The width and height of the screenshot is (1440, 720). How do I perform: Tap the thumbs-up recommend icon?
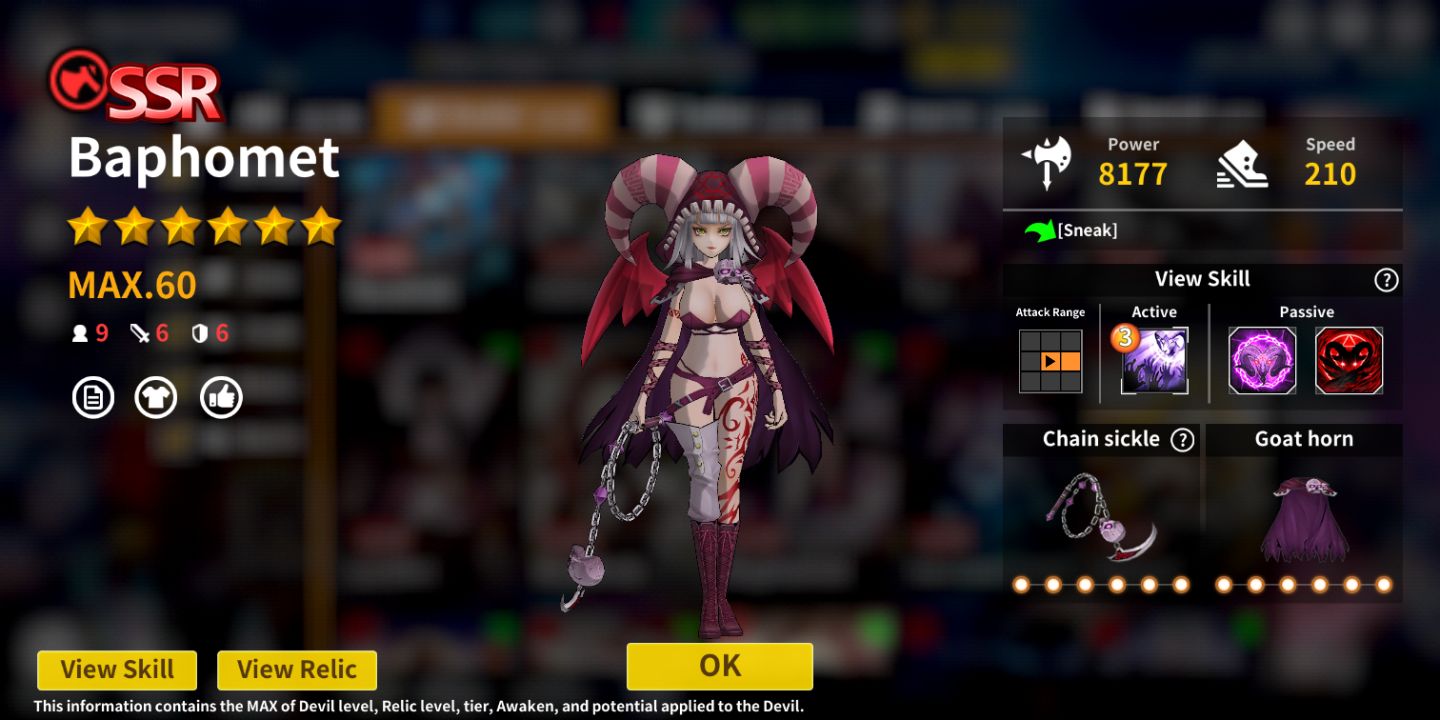pos(221,398)
